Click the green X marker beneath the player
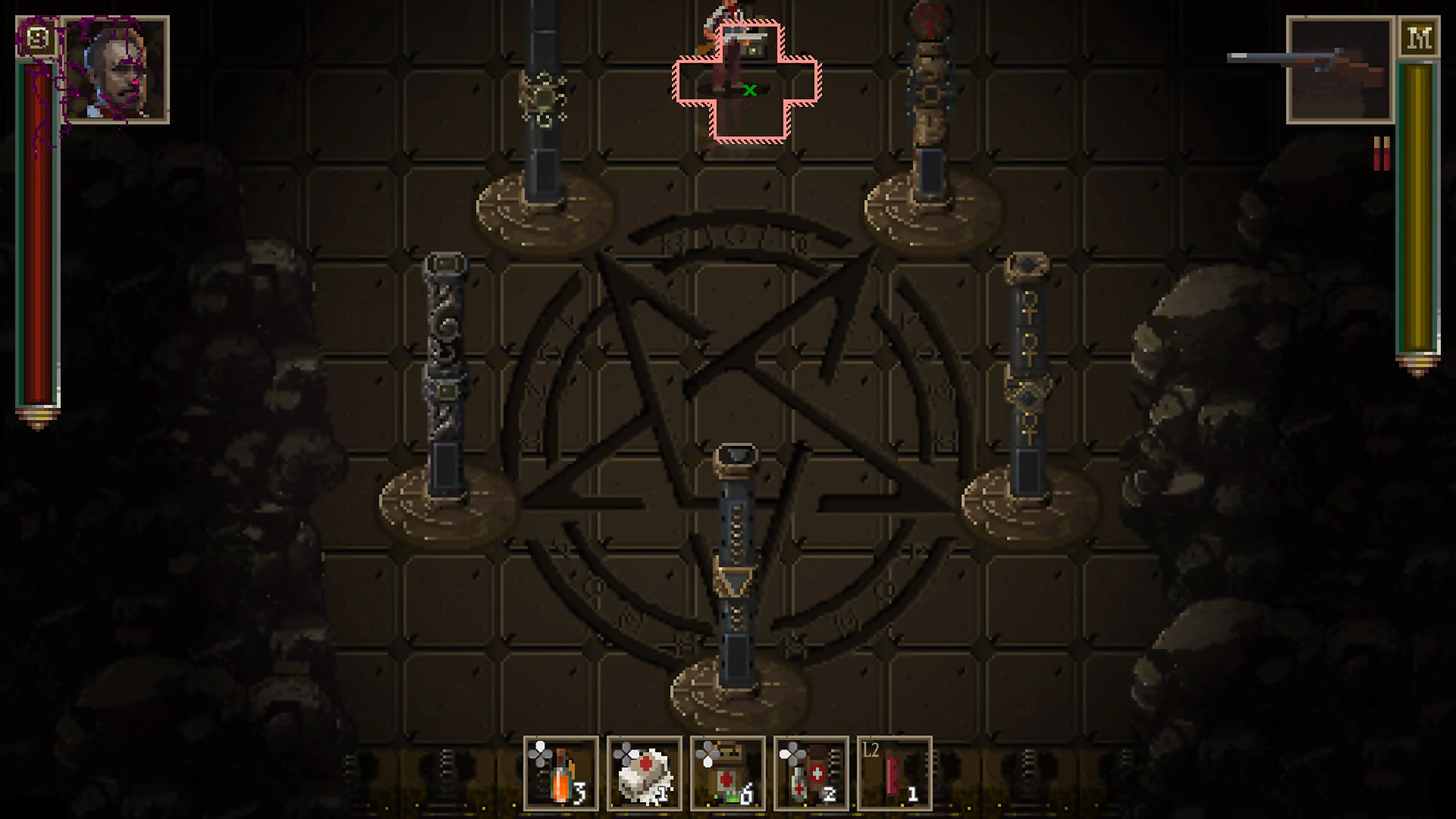This screenshot has width=1456, height=819. pos(749,90)
